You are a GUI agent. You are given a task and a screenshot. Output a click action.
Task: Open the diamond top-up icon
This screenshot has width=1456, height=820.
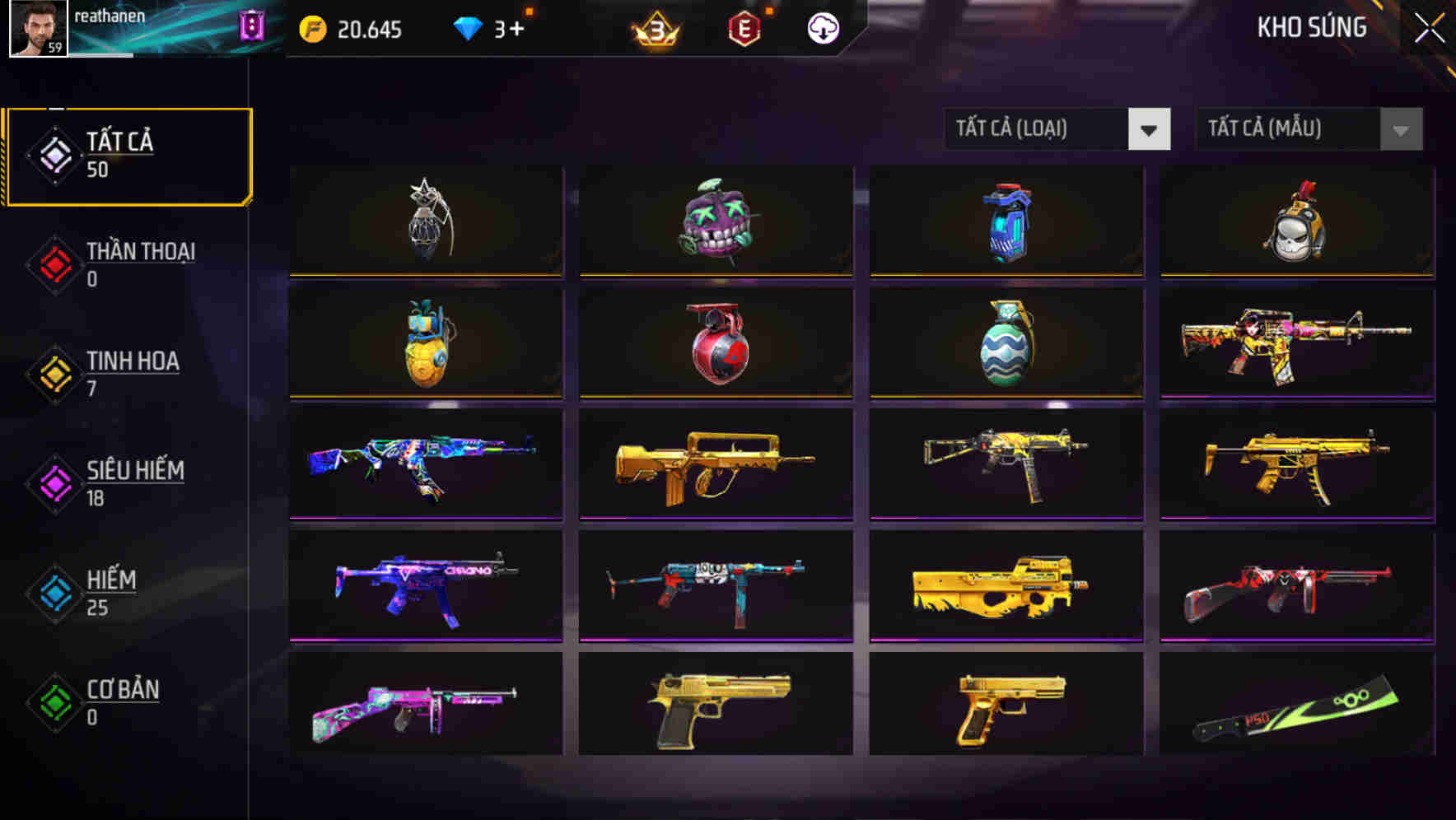tap(467, 28)
